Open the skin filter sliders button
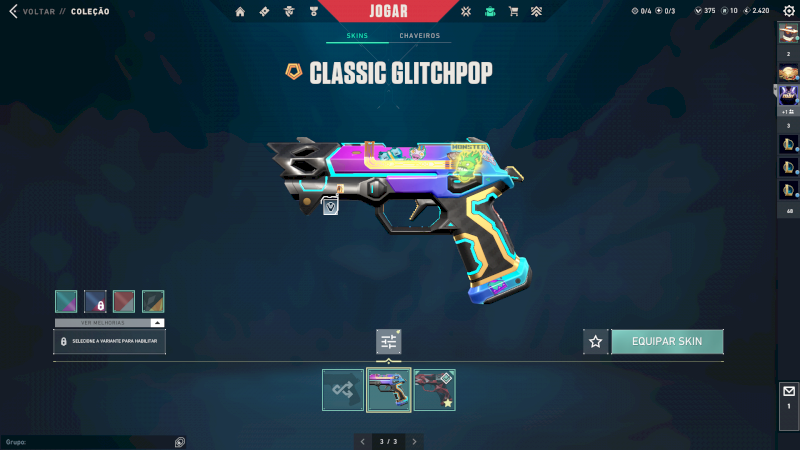Image resolution: width=800 pixels, height=450 pixels. 389,341
